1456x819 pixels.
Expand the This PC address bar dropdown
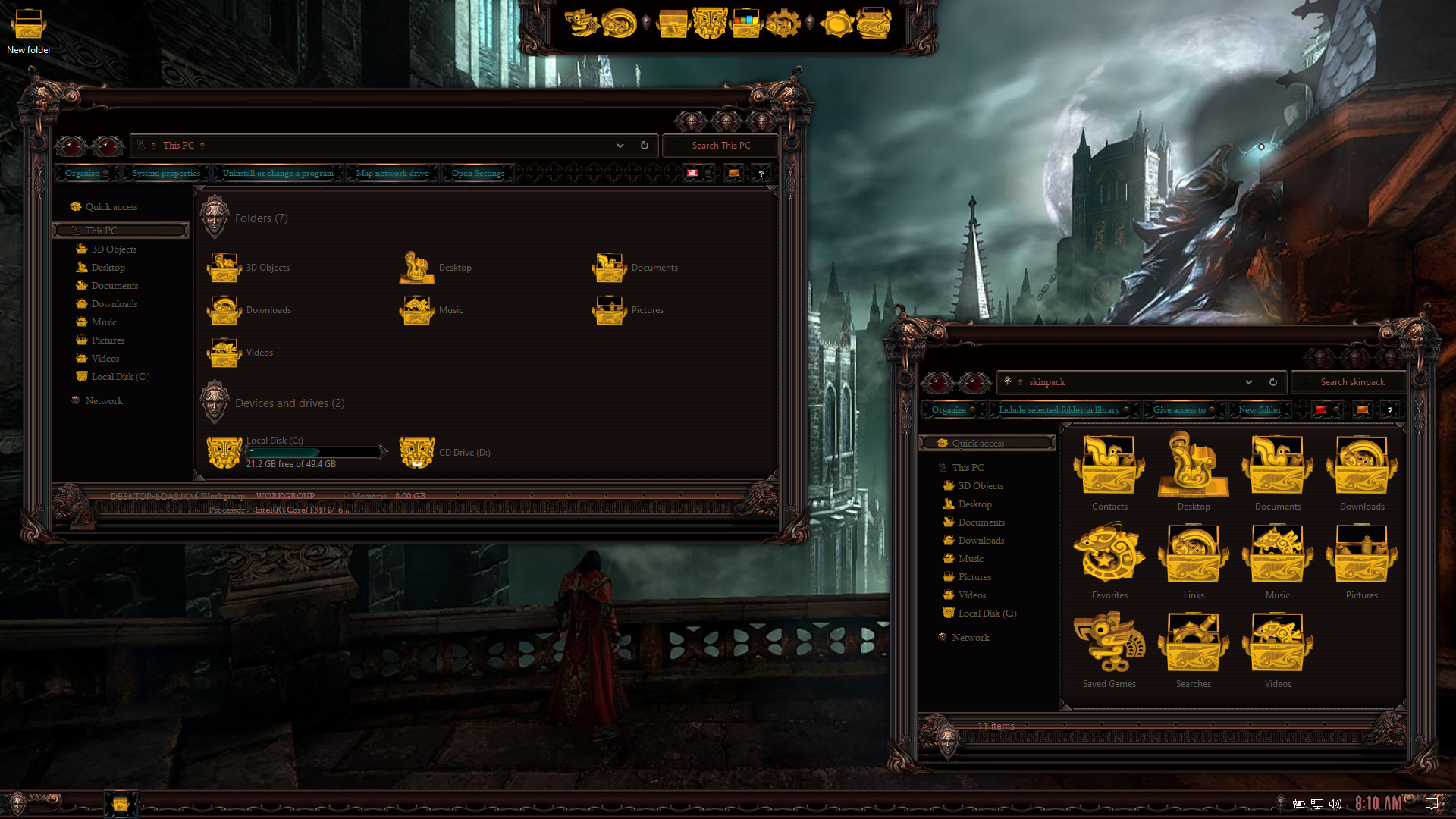coord(620,145)
